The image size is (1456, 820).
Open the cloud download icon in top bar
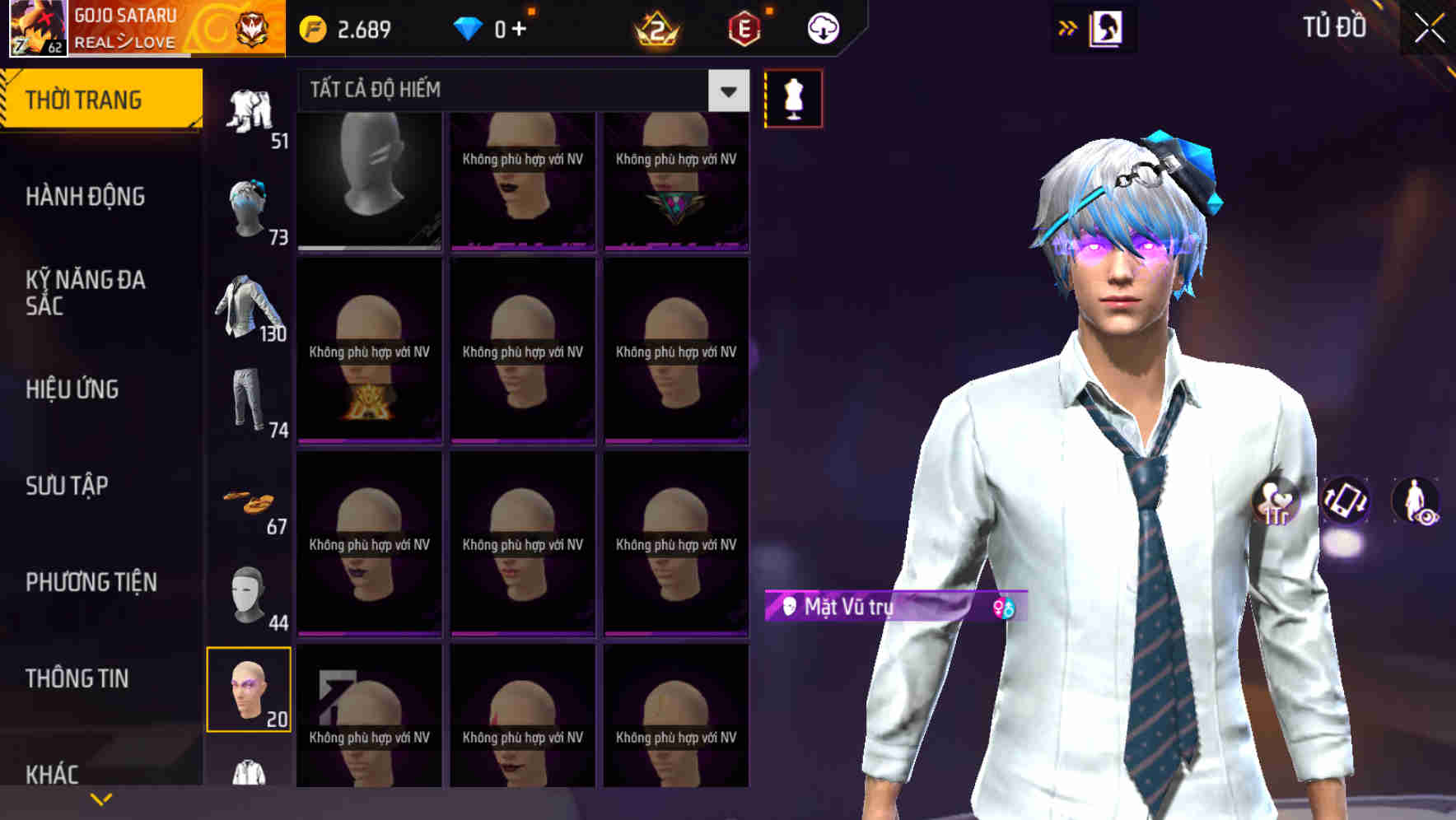[823, 27]
